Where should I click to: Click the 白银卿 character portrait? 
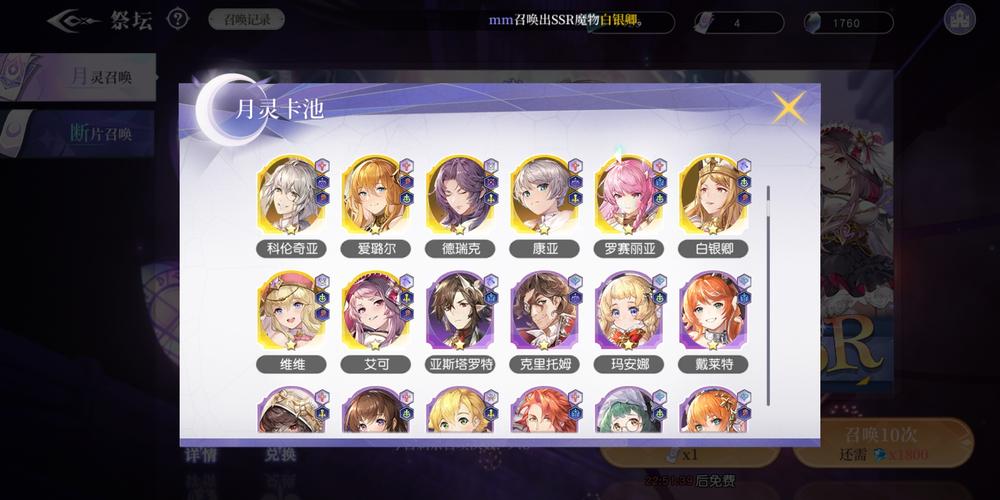(x=712, y=197)
